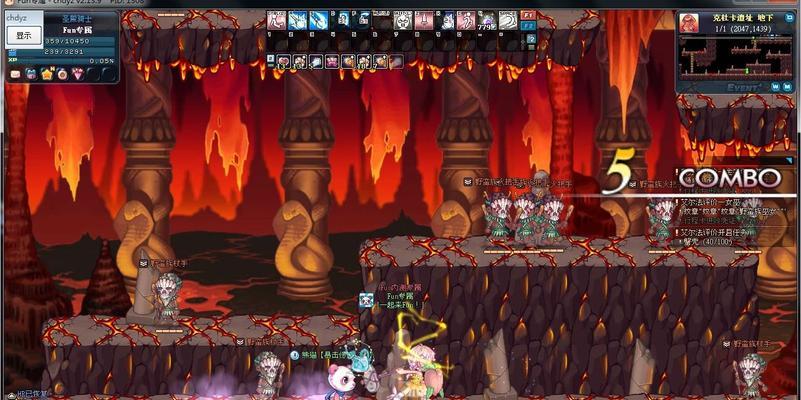Use the skull skill icon
Viewport: 801px width, 400px height.
(x=401, y=20)
